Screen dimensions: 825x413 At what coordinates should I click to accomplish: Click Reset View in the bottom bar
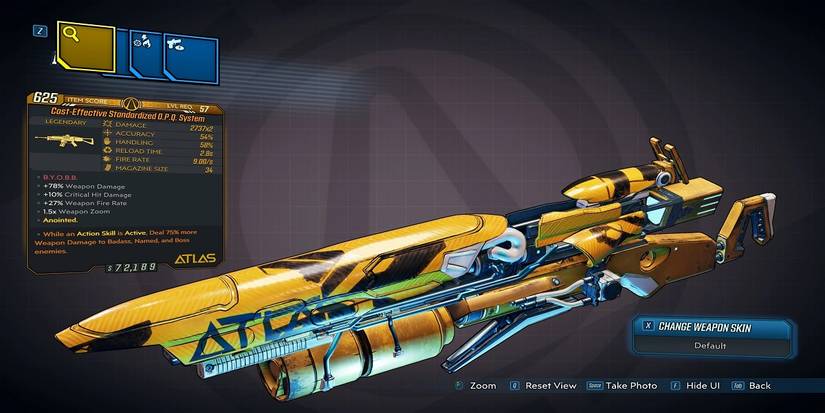pyautogui.click(x=544, y=385)
